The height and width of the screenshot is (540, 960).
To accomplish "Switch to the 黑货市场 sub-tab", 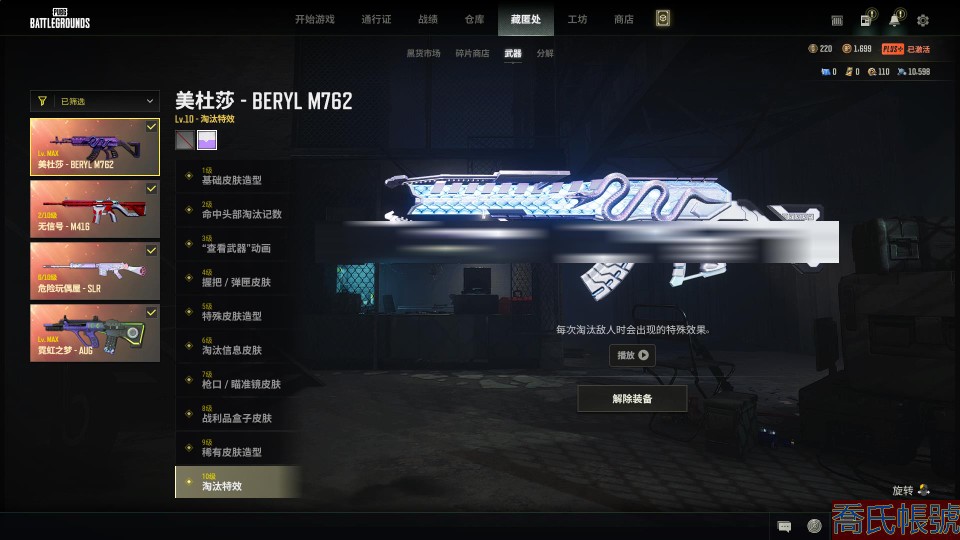I will click(x=423, y=53).
